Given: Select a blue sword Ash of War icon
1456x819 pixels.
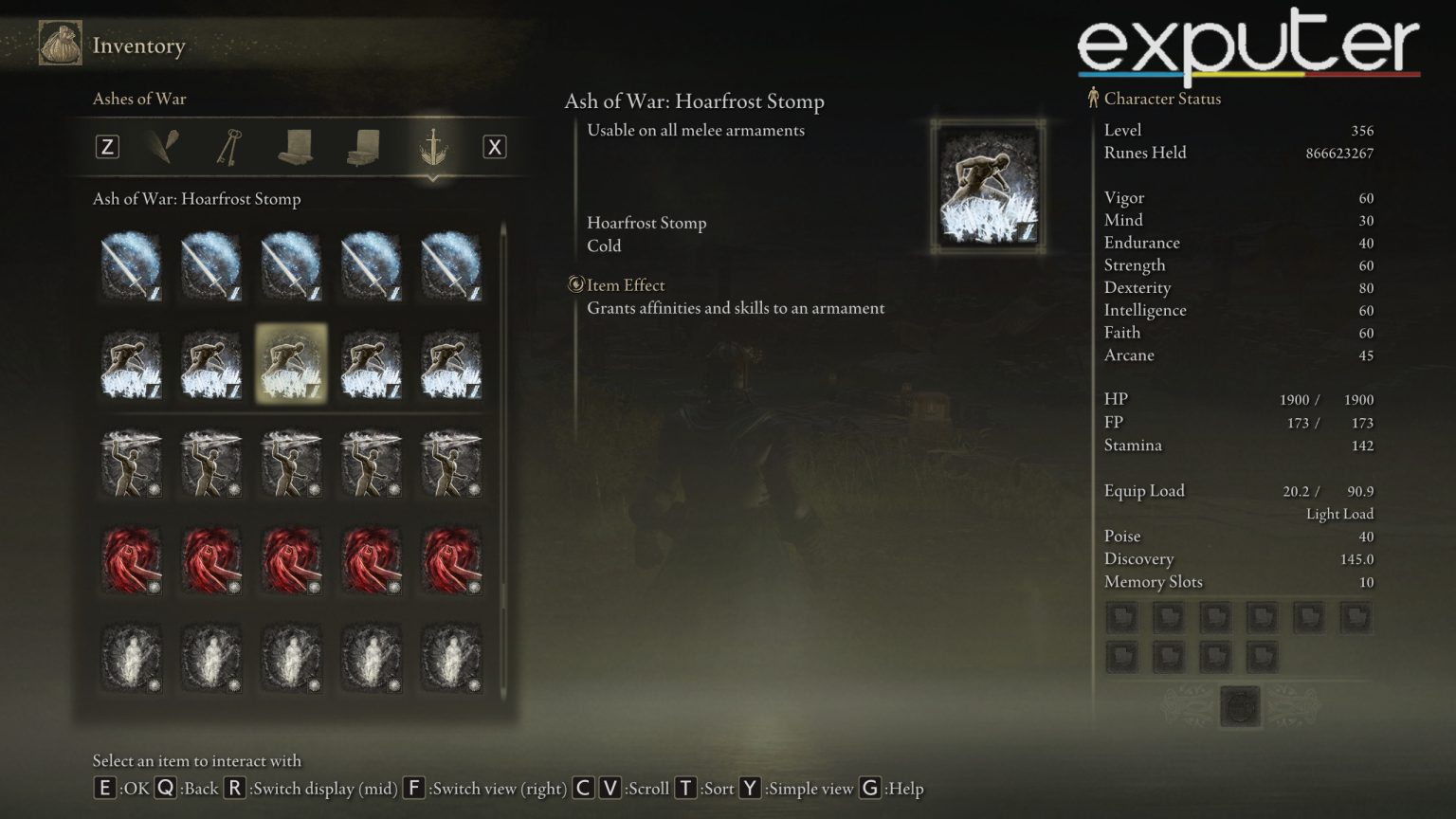Looking at the screenshot, I should point(131,265).
